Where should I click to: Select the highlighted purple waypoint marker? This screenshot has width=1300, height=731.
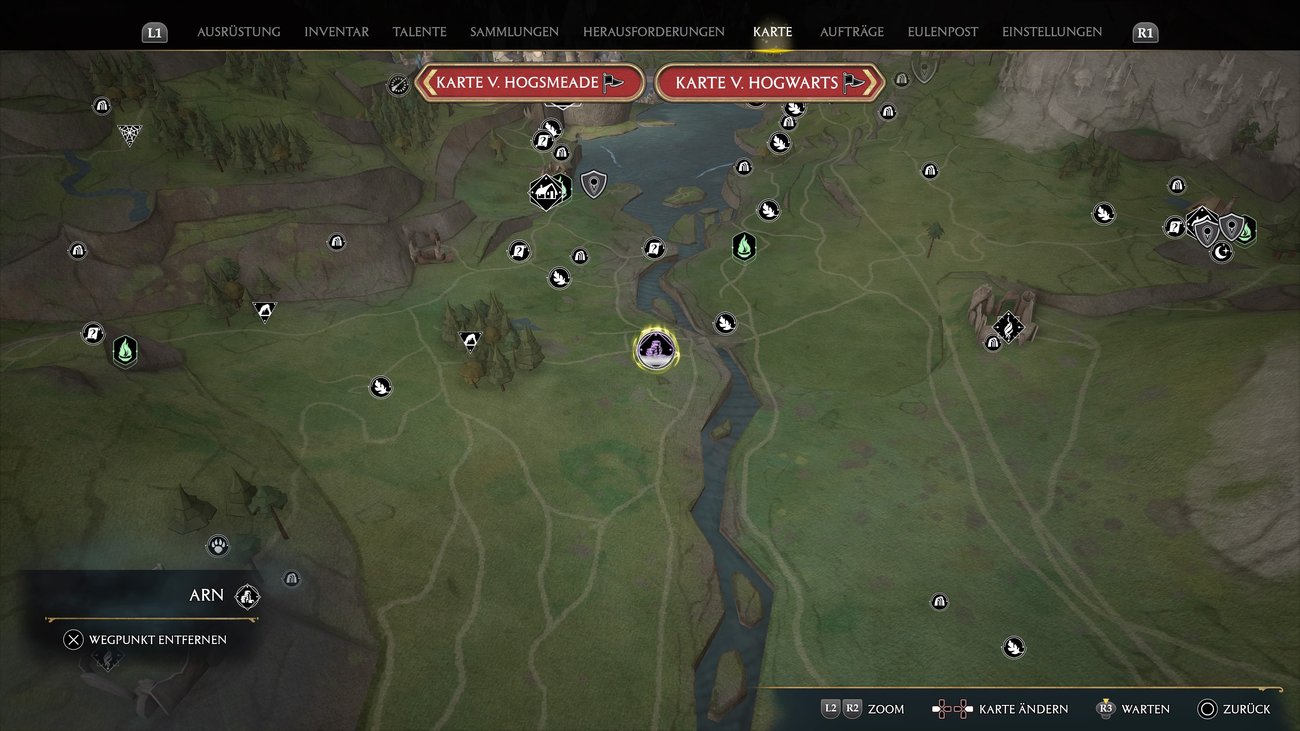pos(656,349)
